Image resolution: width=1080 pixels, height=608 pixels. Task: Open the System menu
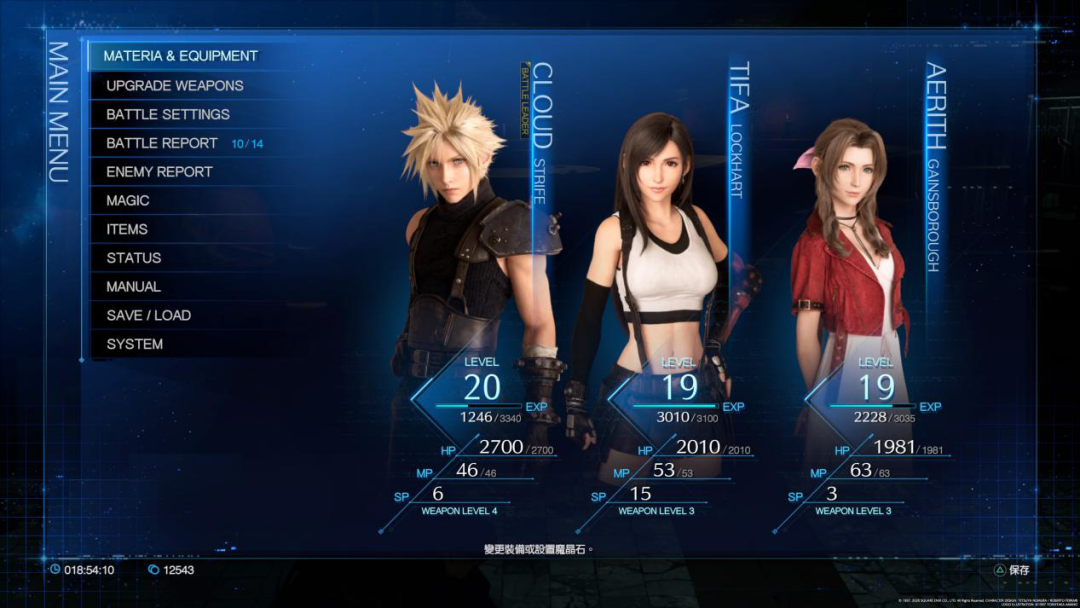pos(135,344)
